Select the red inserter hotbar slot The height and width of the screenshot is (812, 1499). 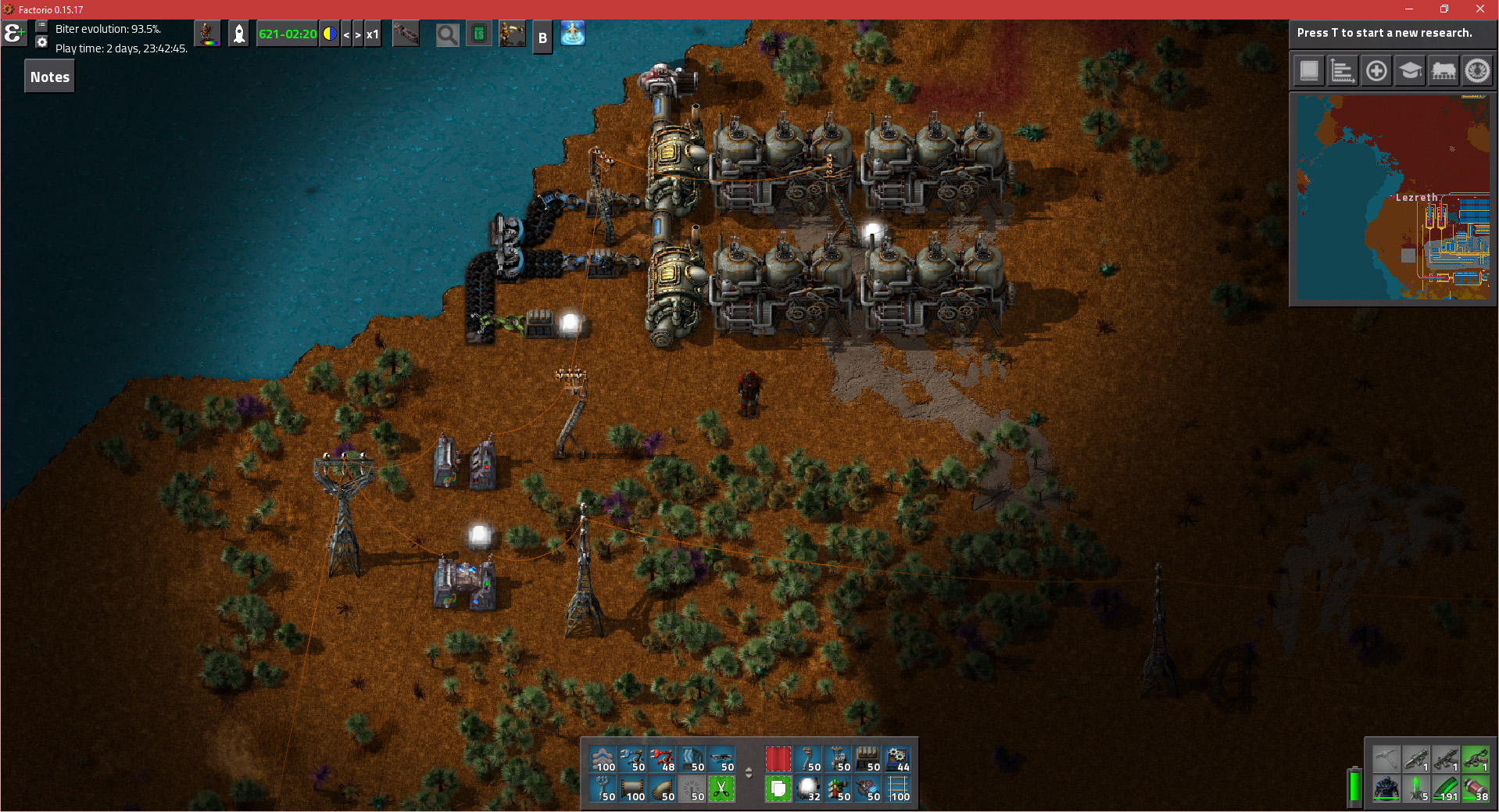click(x=662, y=759)
